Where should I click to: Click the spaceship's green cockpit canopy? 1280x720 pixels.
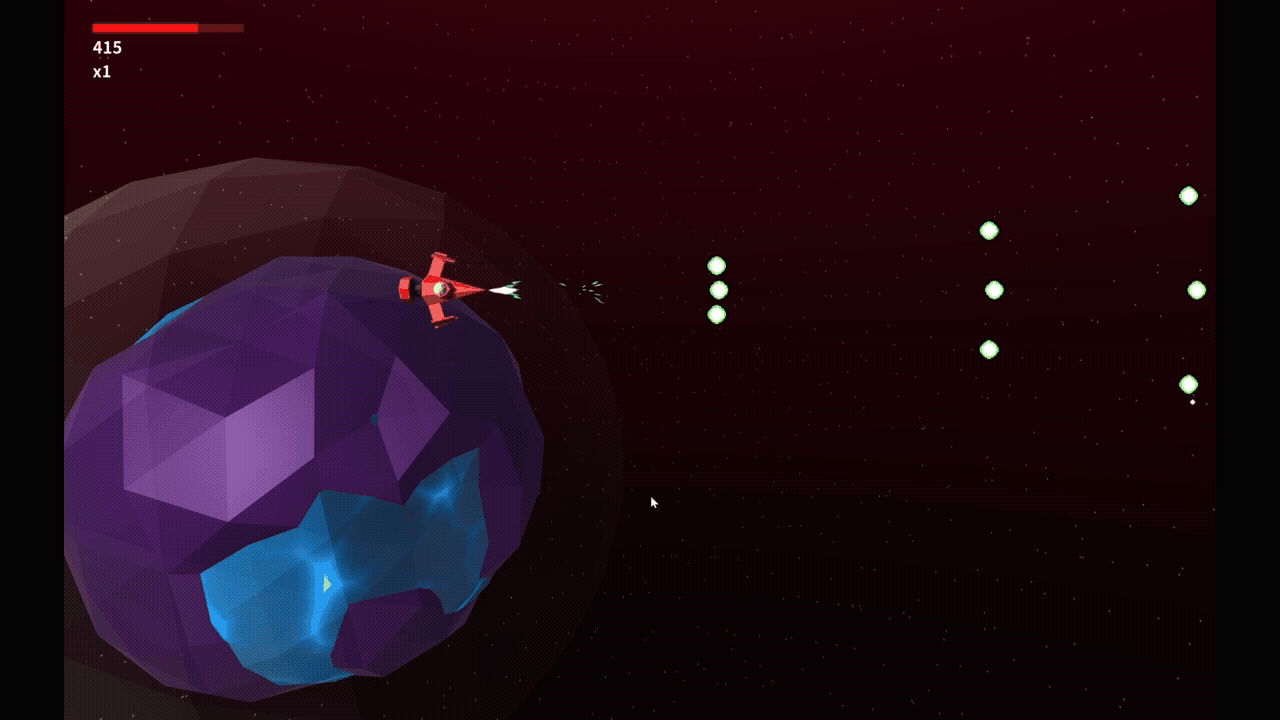pos(440,287)
